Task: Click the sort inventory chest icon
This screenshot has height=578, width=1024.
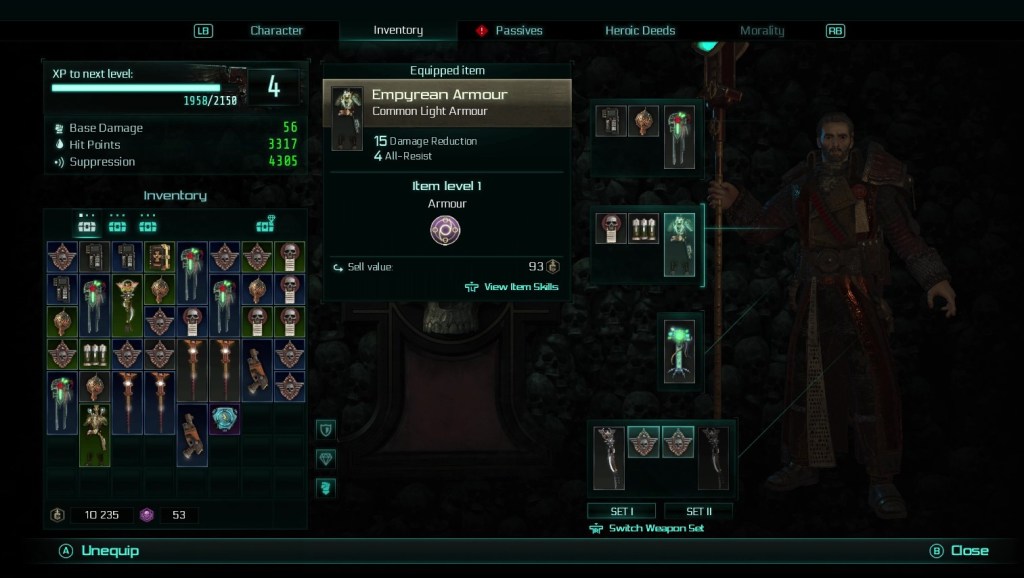Action: [265, 224]
